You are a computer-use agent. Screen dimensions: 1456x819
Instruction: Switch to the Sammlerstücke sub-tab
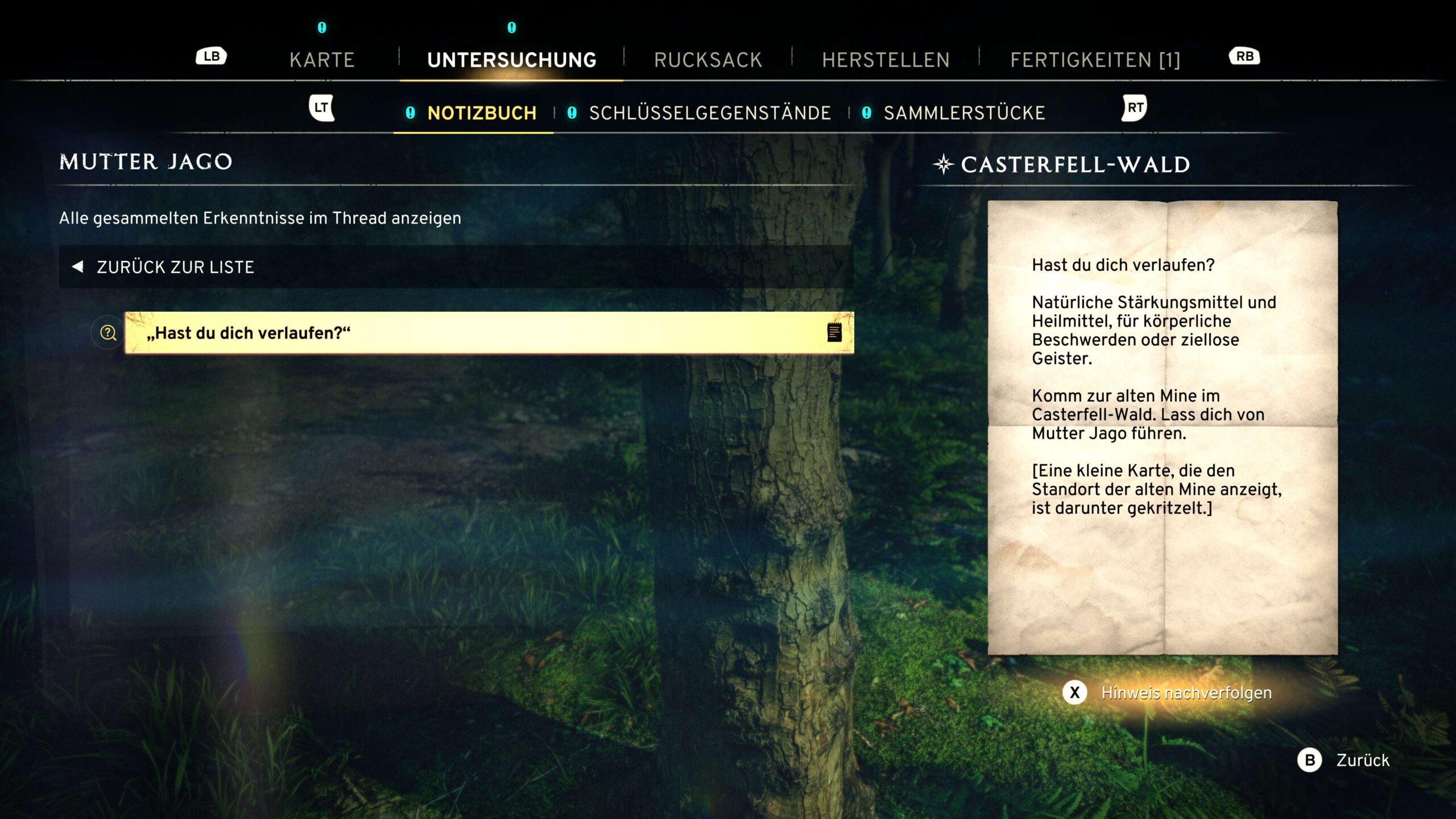pos(964,113)
